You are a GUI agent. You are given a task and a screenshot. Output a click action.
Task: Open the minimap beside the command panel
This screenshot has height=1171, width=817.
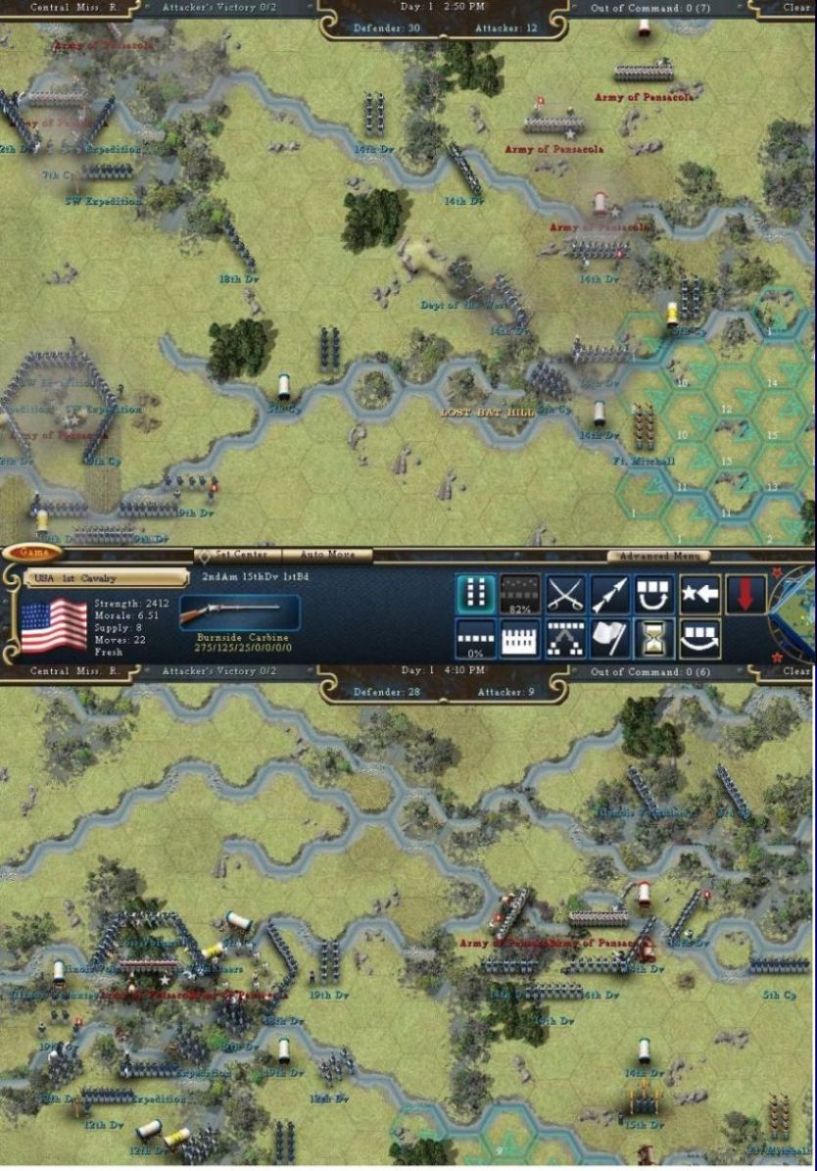(796, 608)
